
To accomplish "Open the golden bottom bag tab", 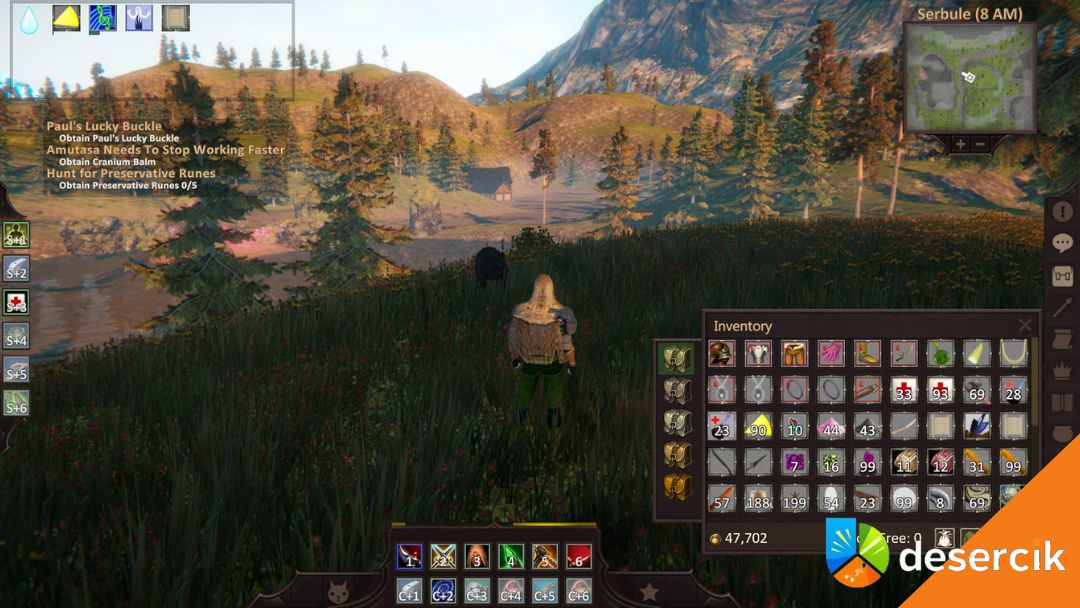I will coord(677,487).
